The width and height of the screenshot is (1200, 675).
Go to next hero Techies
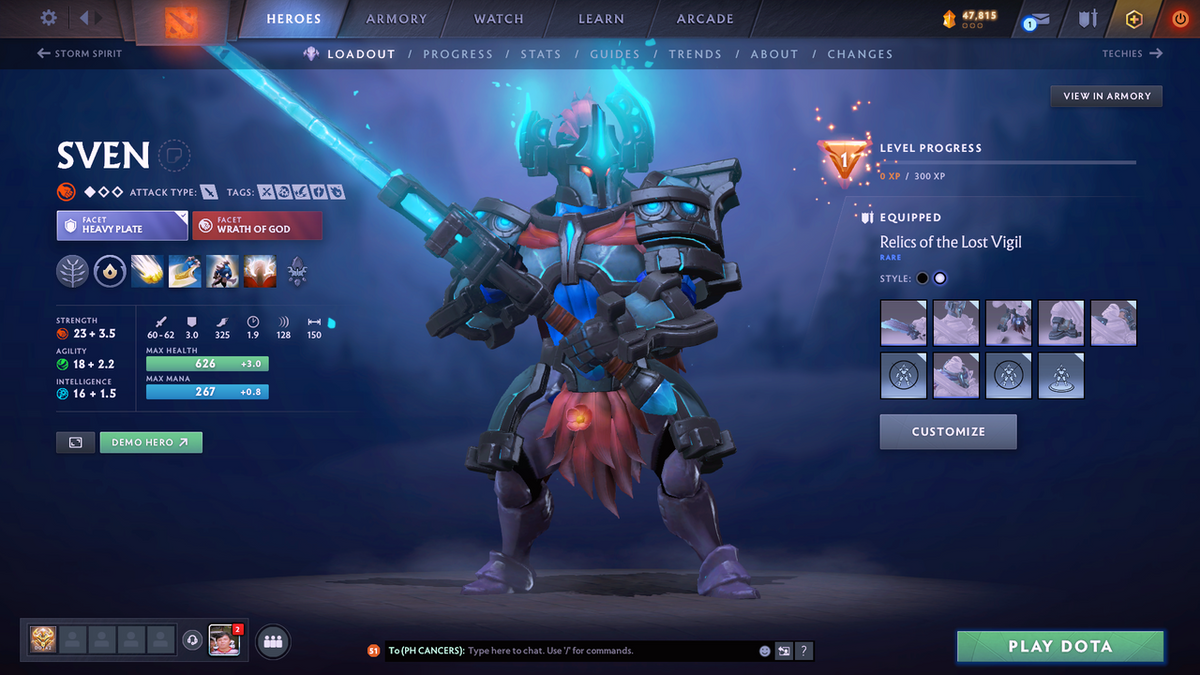click(1132, 54)
